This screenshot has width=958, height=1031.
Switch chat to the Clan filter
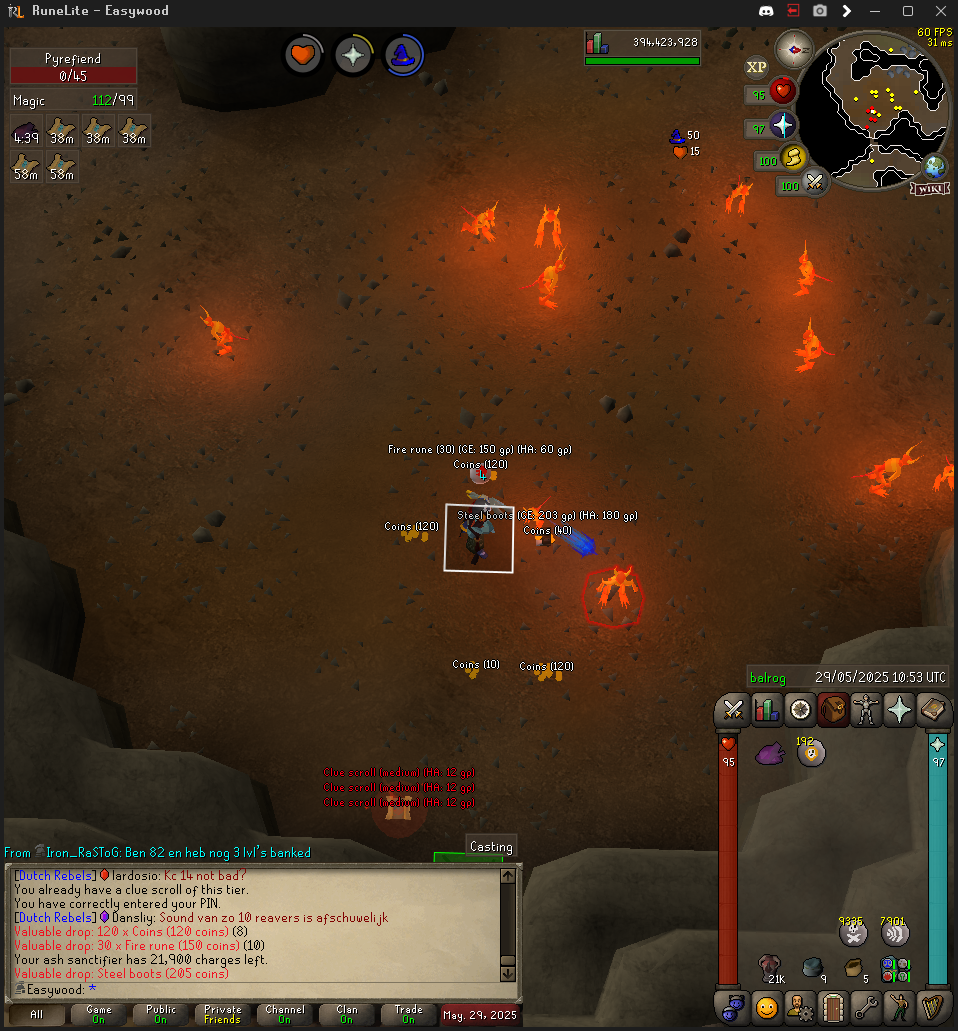coord(346,1014)
